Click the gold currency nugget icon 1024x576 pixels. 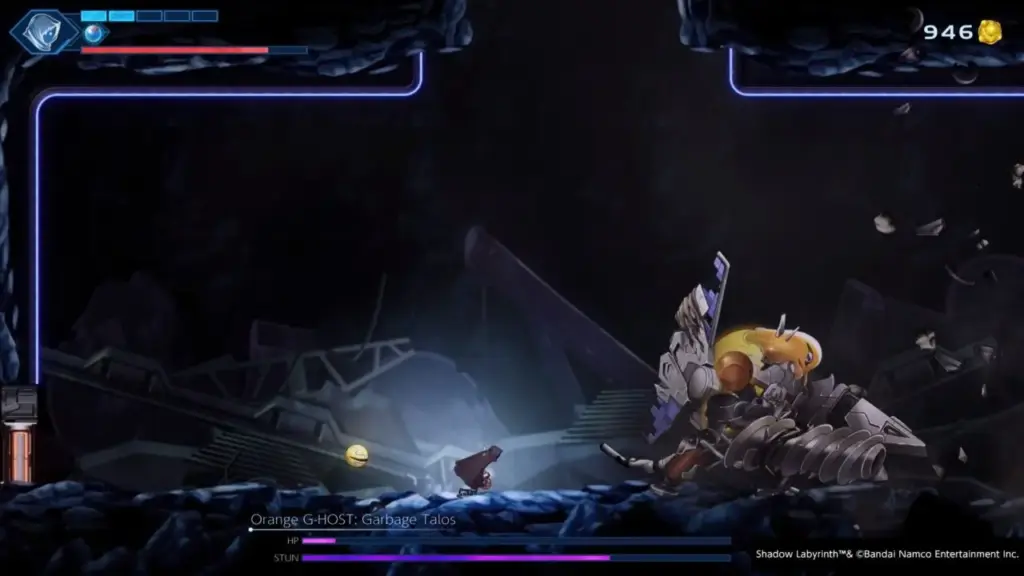990,32
